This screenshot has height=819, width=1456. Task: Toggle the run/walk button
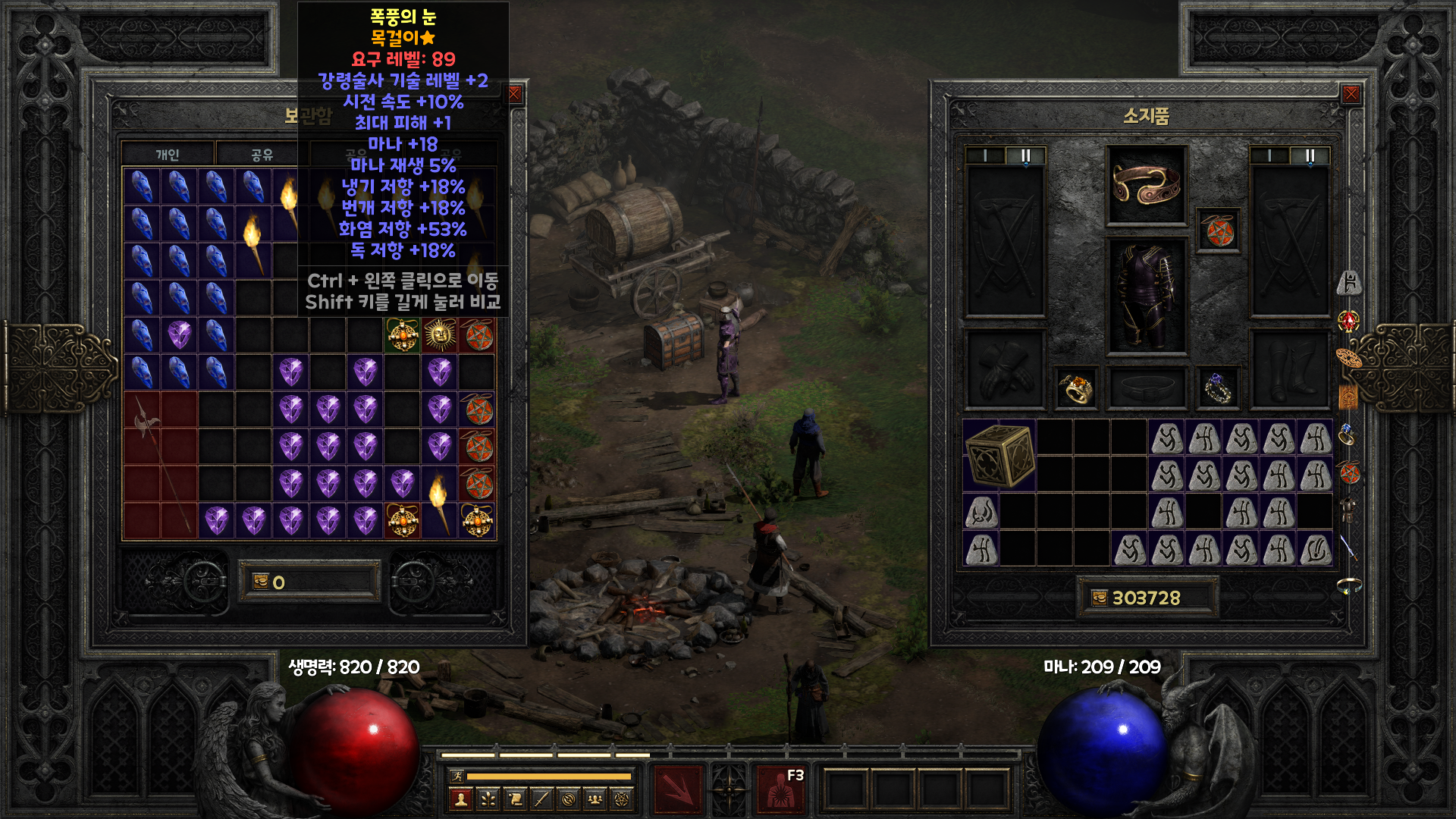point(457,776)
